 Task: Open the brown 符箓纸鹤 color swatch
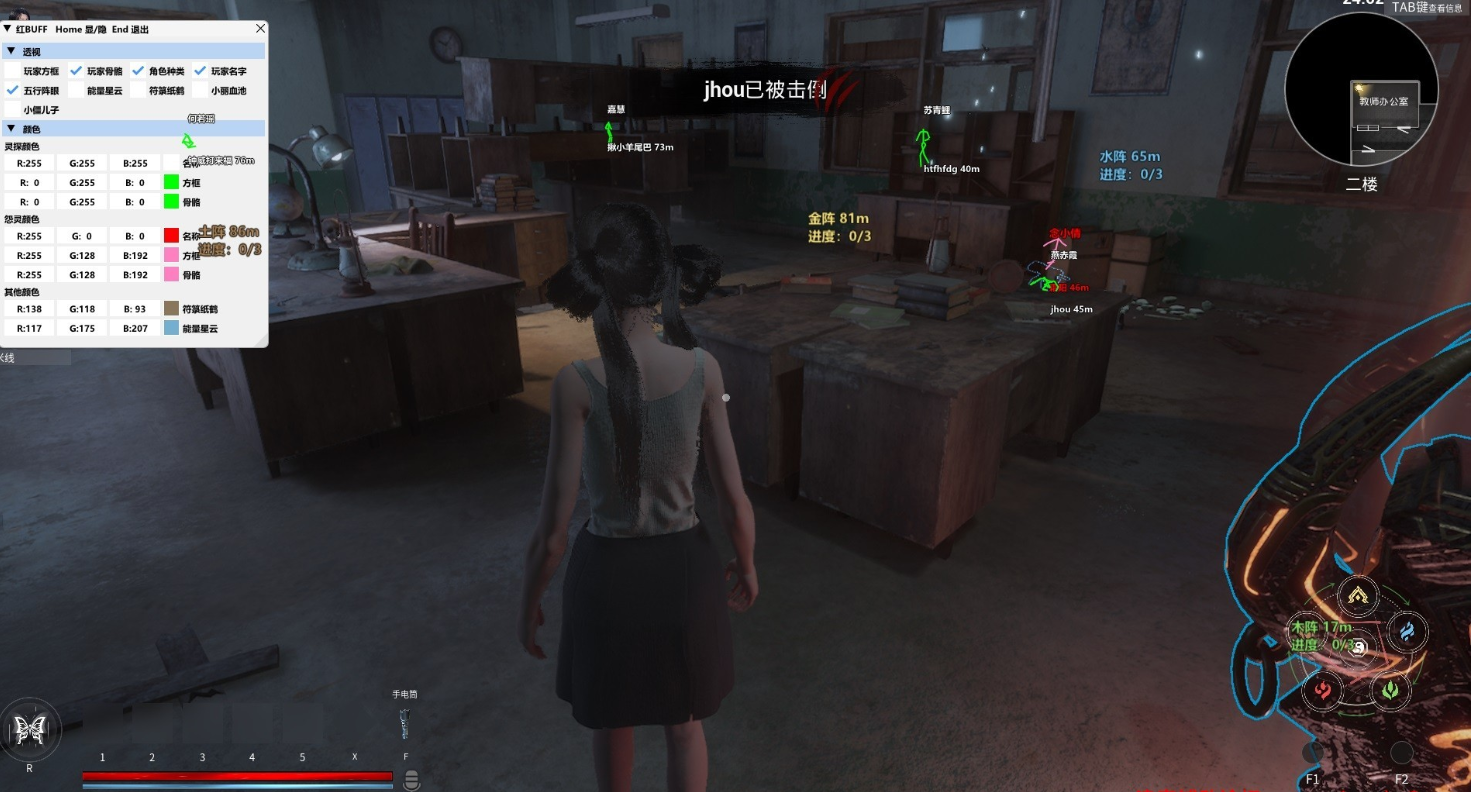171,309
